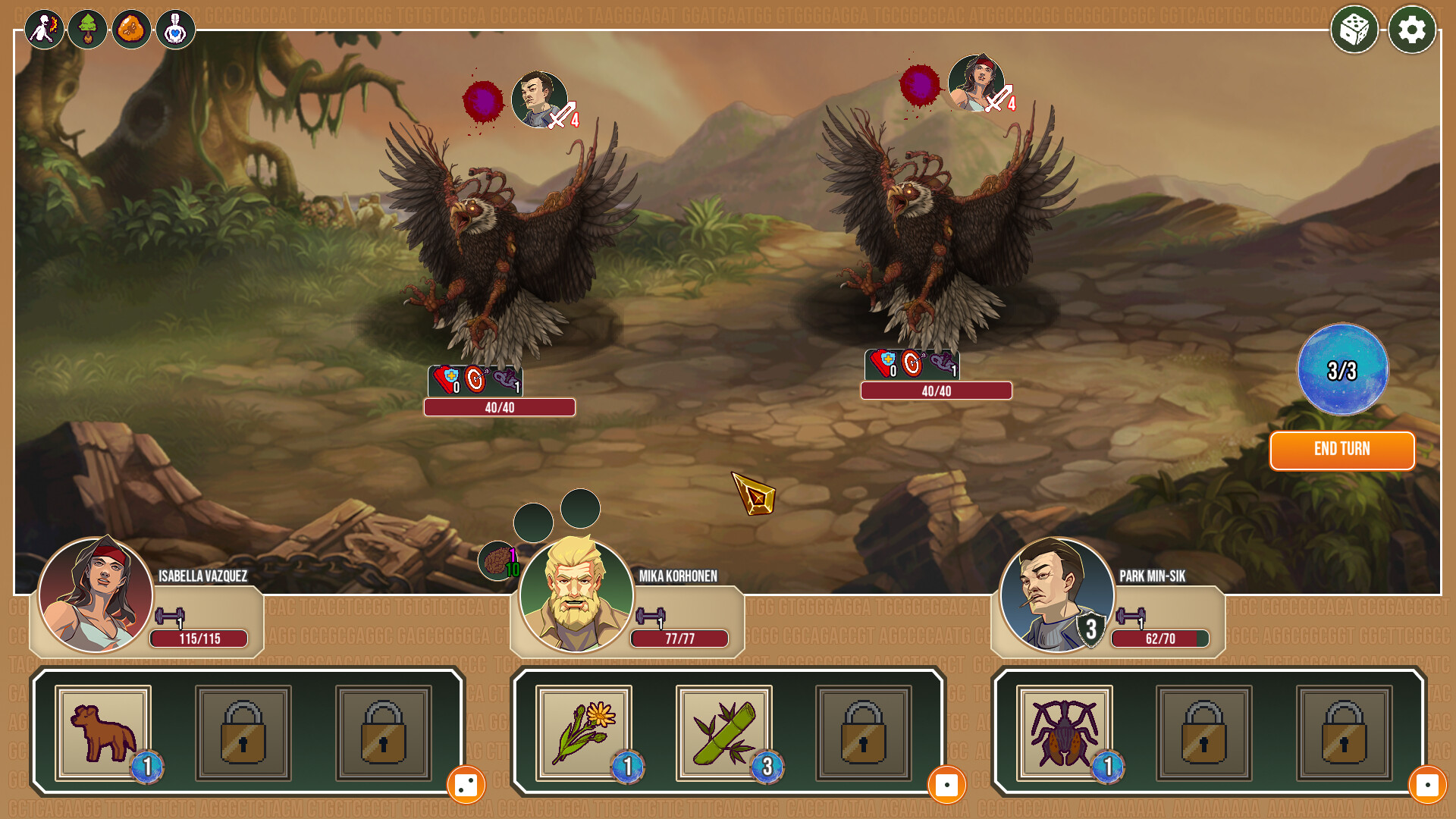This screenshot has width=1456, height=819.
Task: Select Mika Korhonen's portrait
Action: click(576, 595)
